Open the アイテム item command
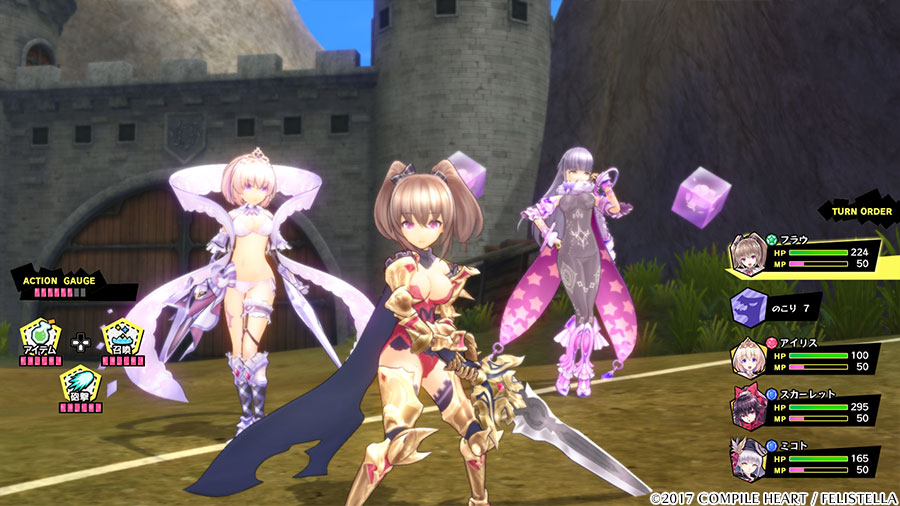 [40, 339]
